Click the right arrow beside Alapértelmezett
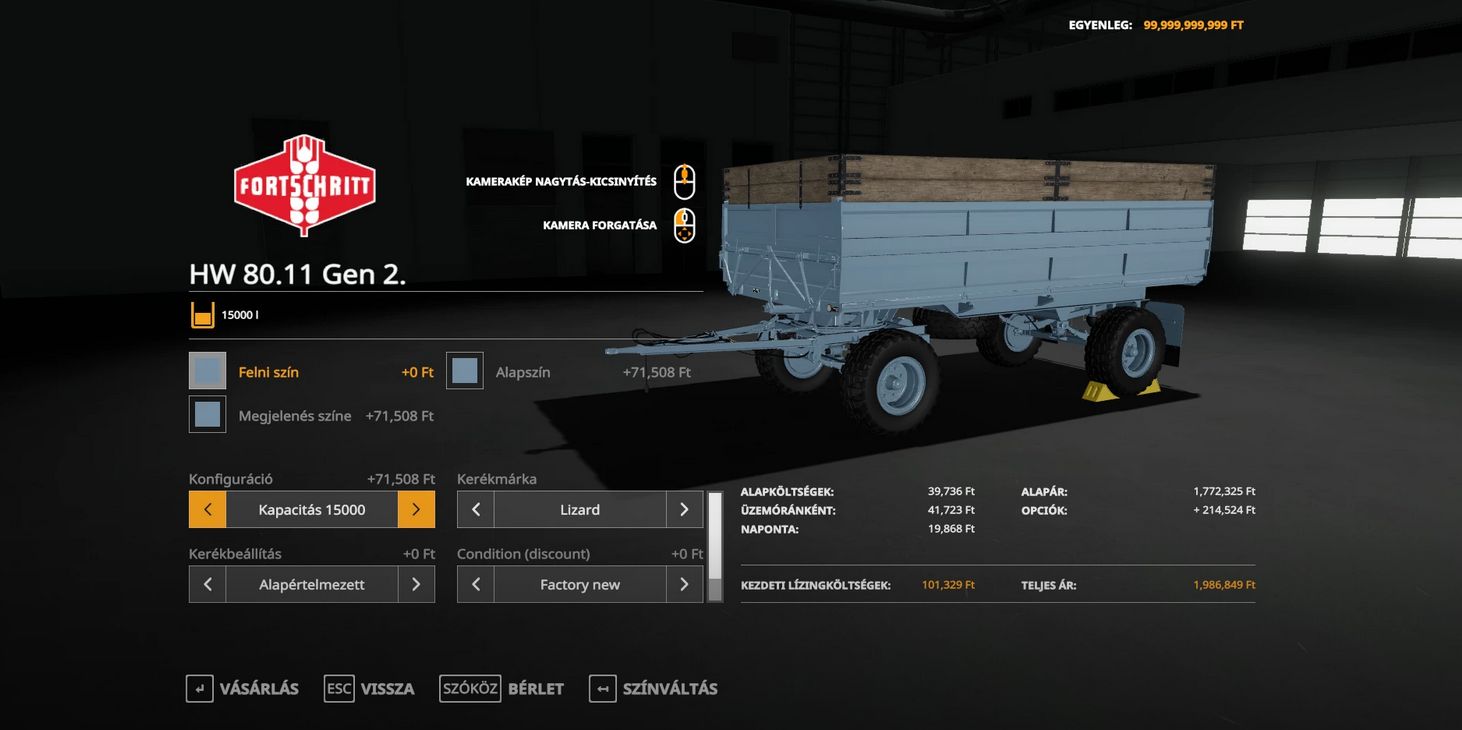Screen dimensions: 1462x730 pos(416,584)
